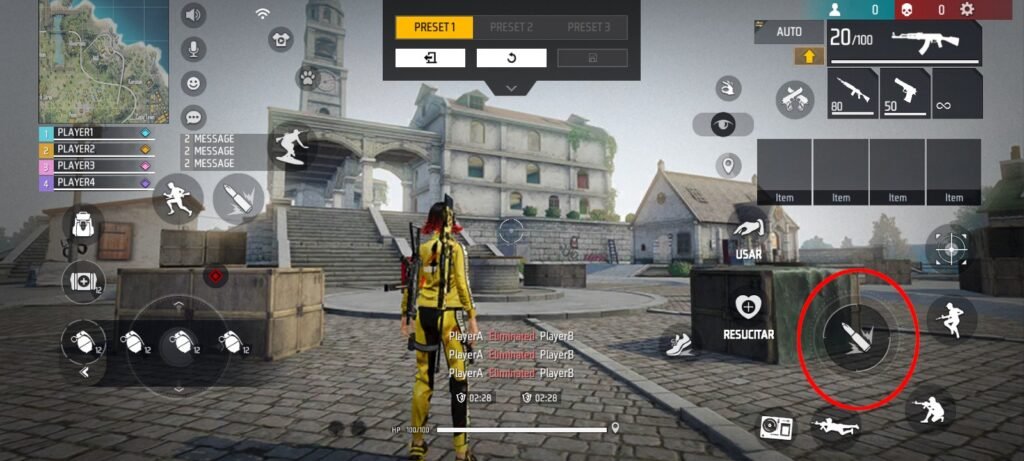Switch to the Preset 2 layout
This screenshot has height=461, width=1024.
[x=511, y=27]
